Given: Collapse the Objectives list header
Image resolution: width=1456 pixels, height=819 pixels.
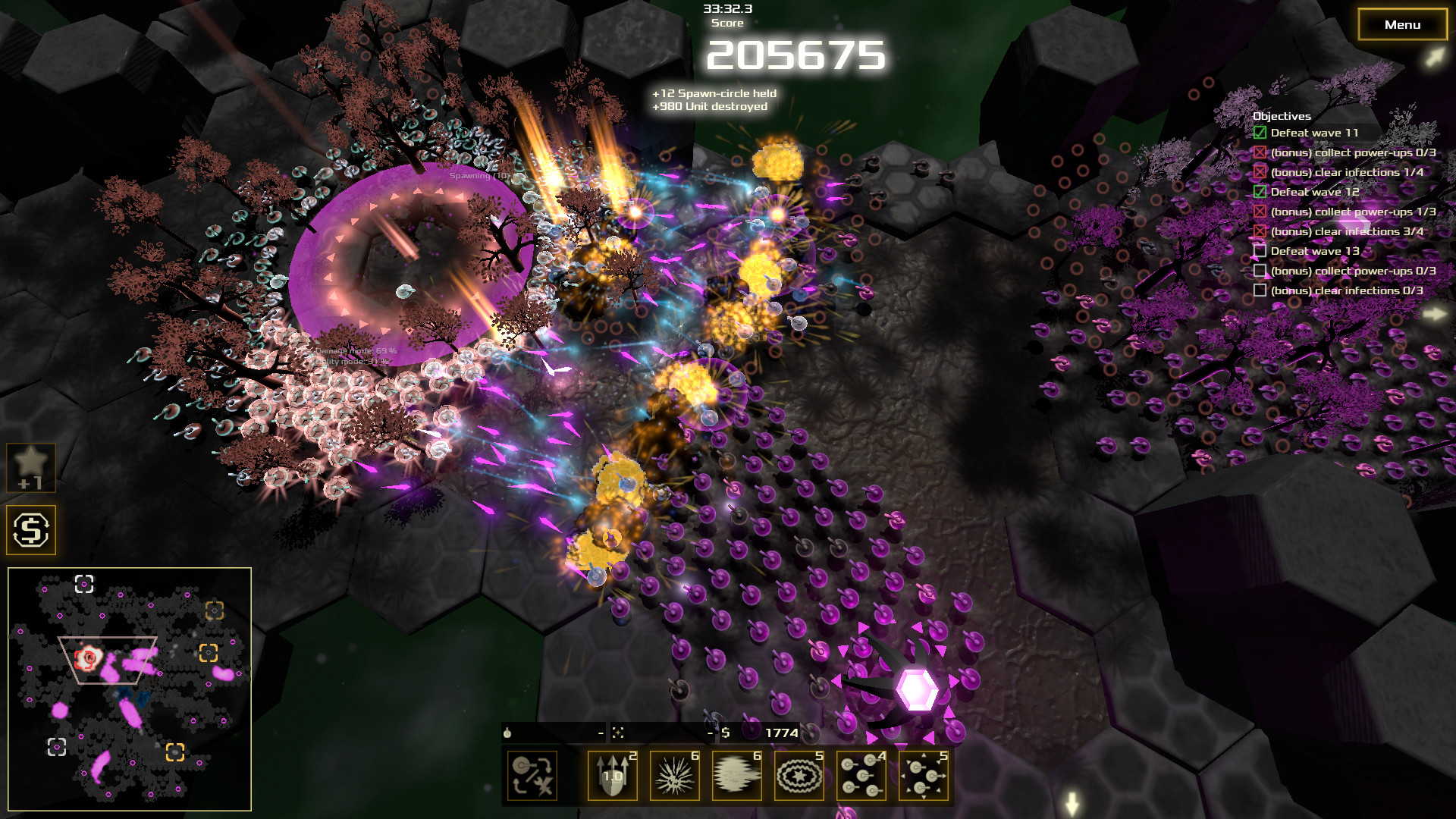Looking at the screenshot, I should click(1284, 116).
